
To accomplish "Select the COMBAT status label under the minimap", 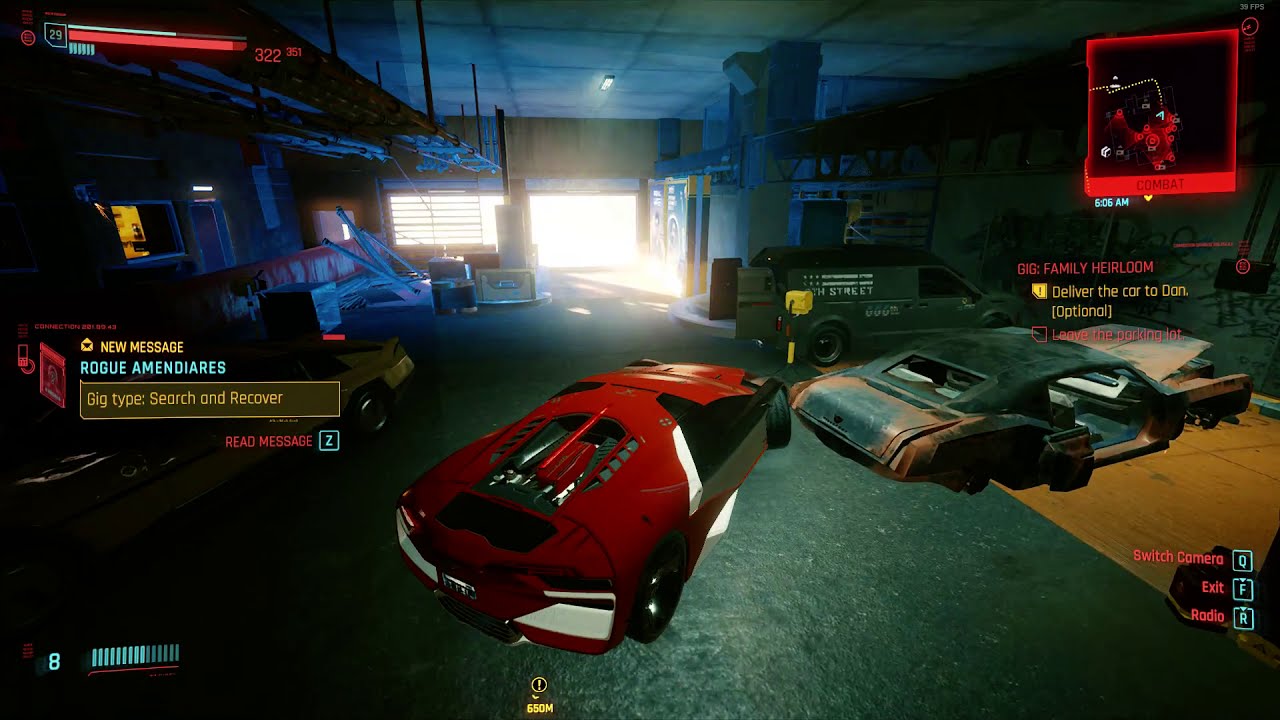I will point(1160,183).
